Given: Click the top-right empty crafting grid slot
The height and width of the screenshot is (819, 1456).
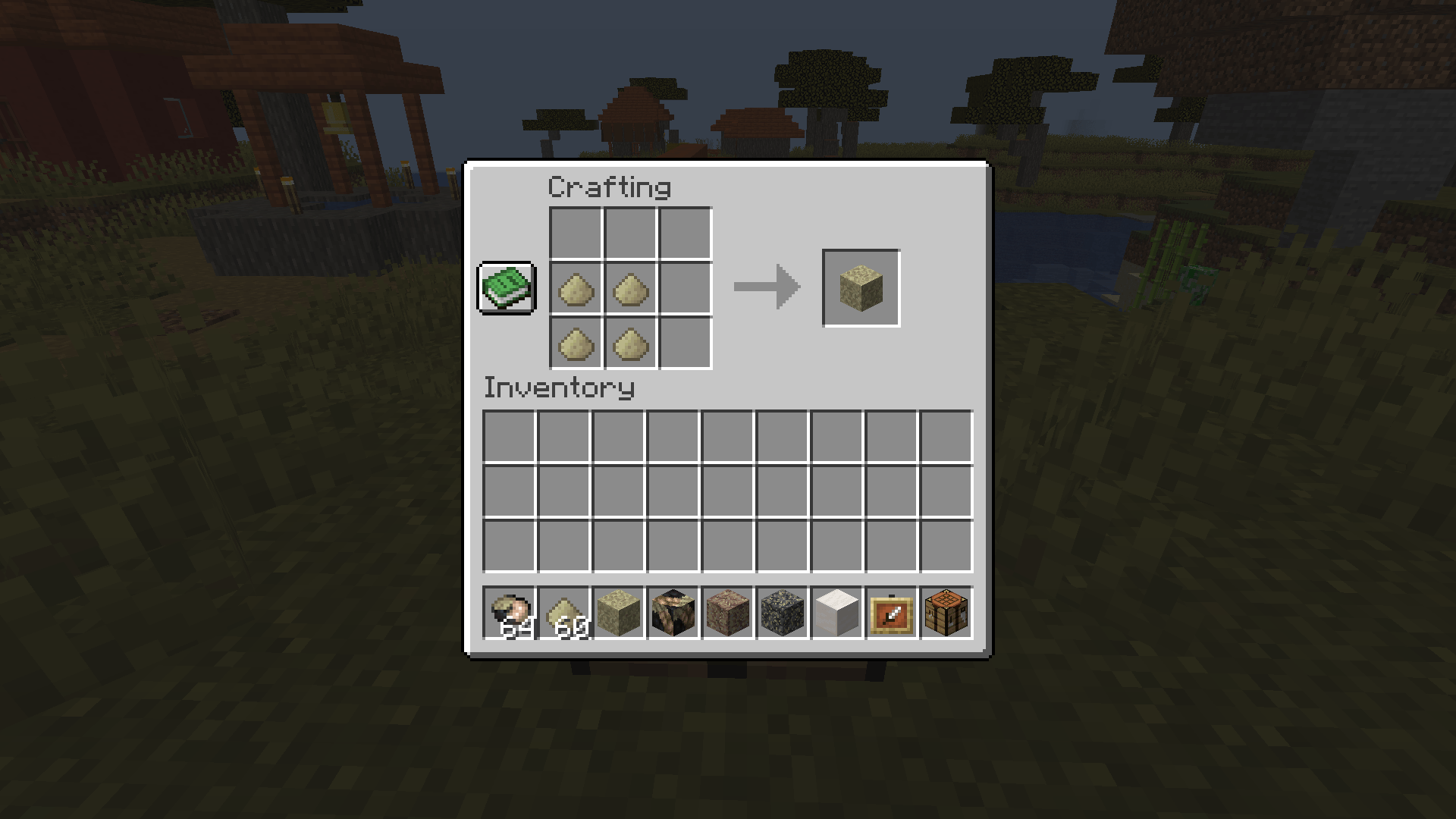Looking at the screenshot, I should 685,234.
